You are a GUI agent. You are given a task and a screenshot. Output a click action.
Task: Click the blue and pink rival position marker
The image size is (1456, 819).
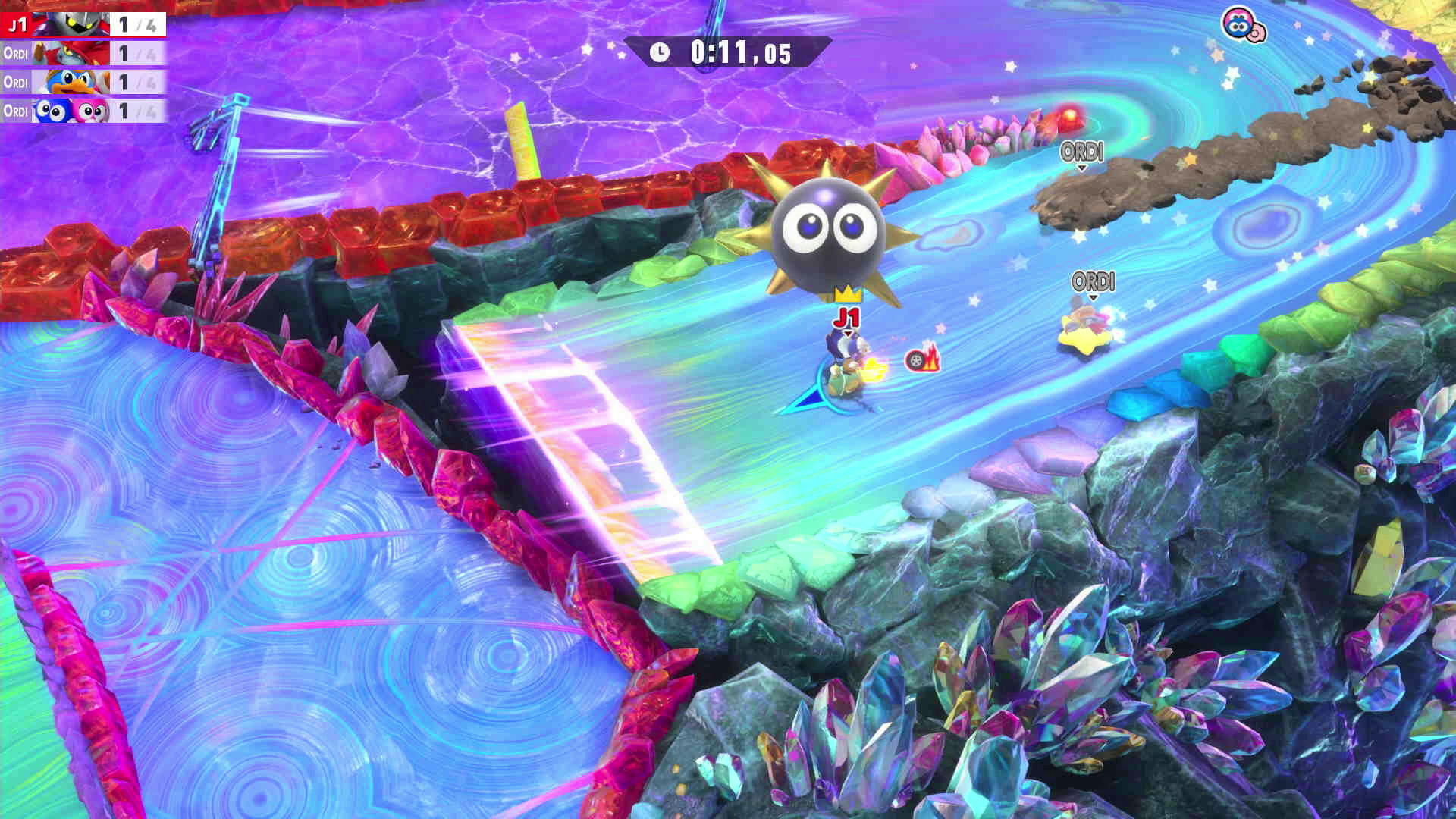(1243, 26)
